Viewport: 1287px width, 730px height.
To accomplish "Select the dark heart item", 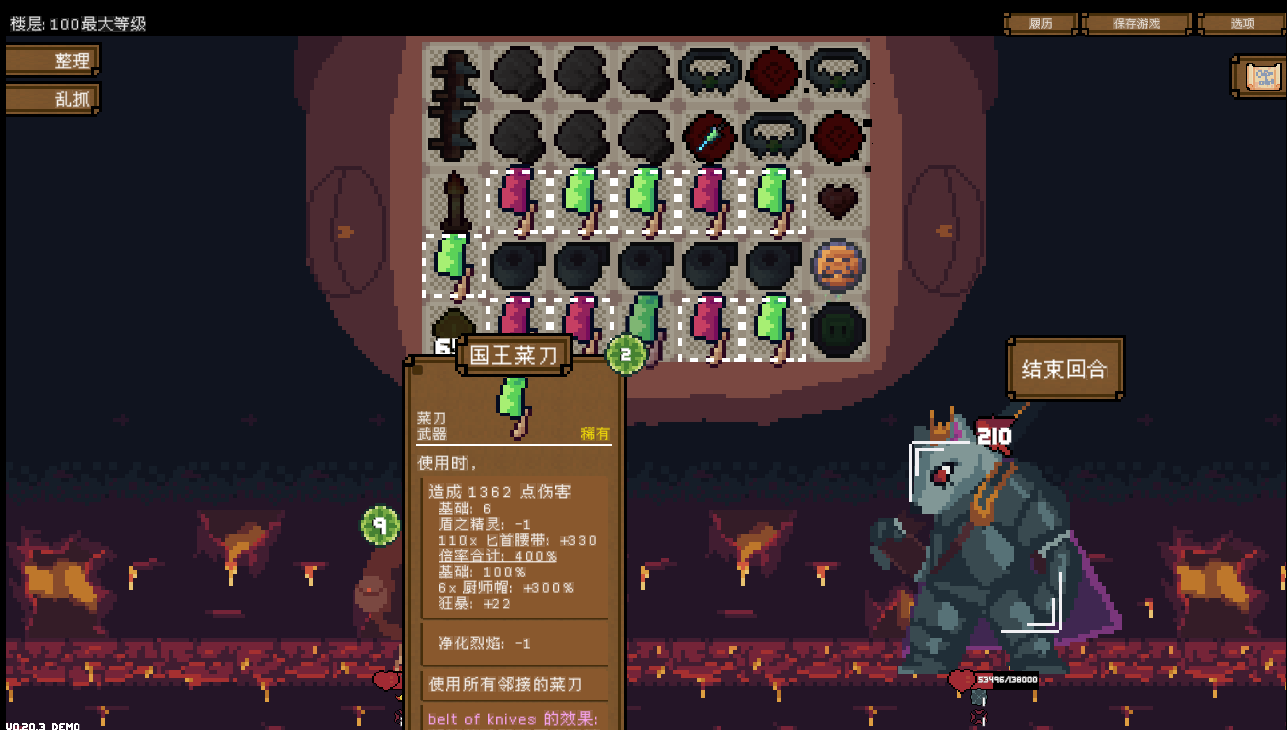I will coord(837,201).
